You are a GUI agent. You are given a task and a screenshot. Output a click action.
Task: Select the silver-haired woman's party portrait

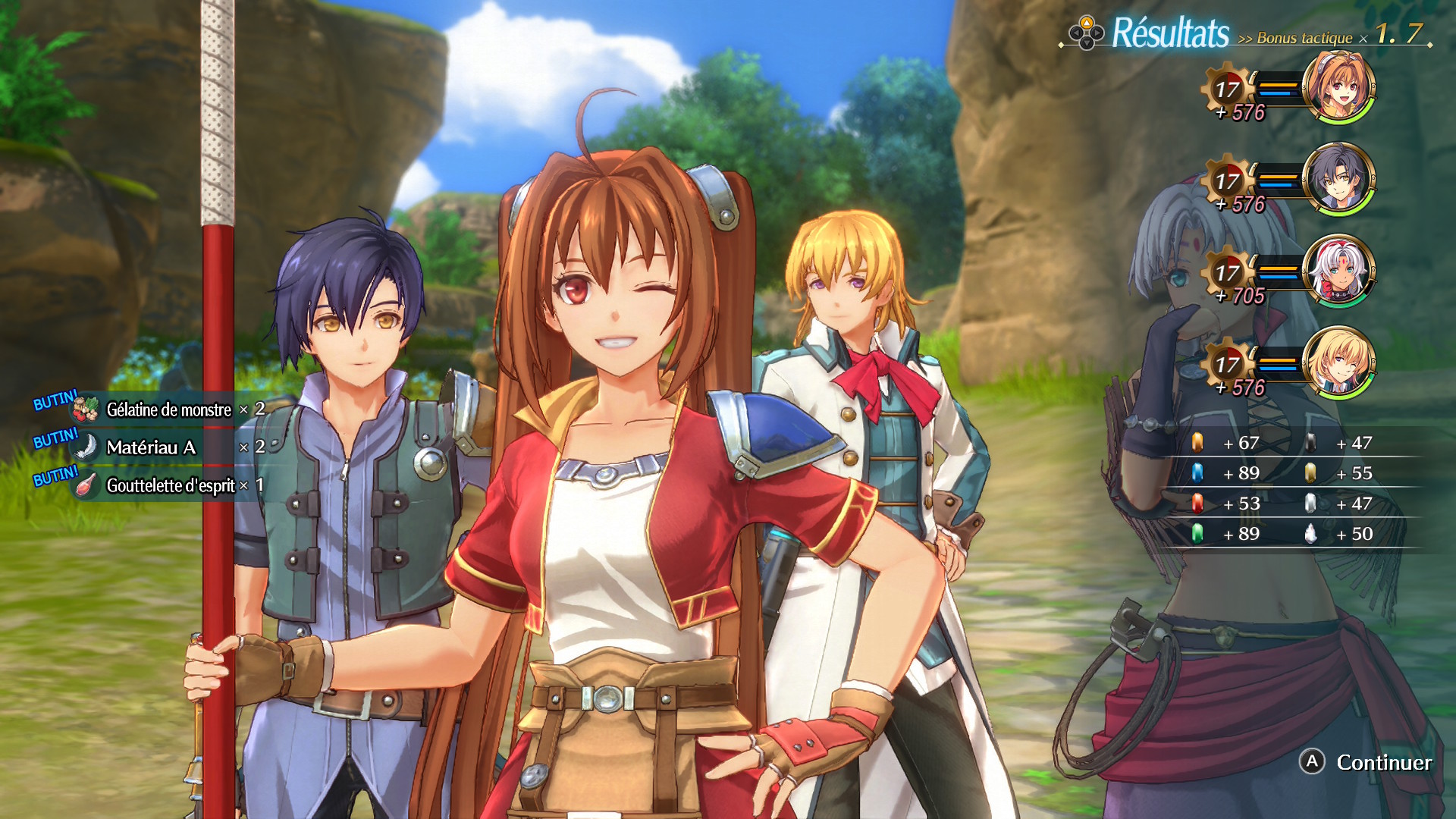coord(1338,271)
